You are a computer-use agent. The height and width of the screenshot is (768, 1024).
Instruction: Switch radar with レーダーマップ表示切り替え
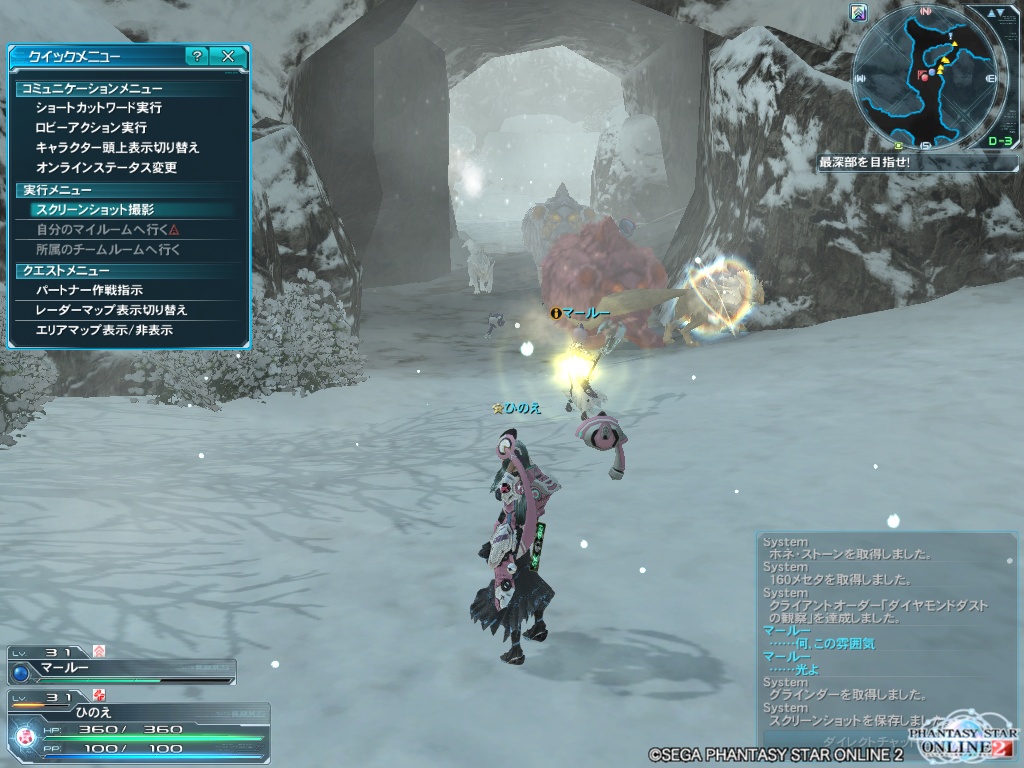coord(111,310)
